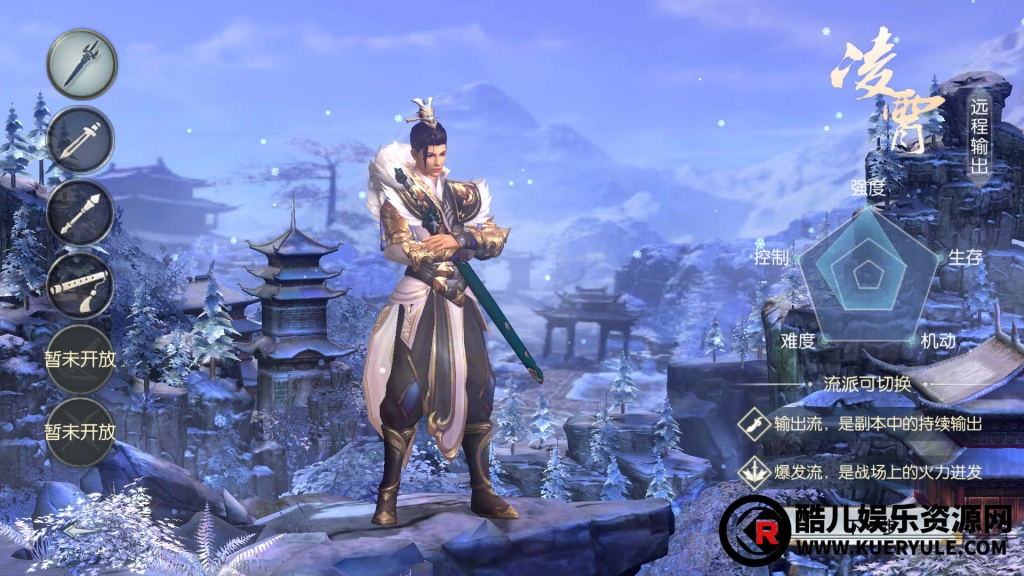Click the 爆发流 playstyle diamond icon
This screenshot has height=576, width=1024.
pos(751,472)
